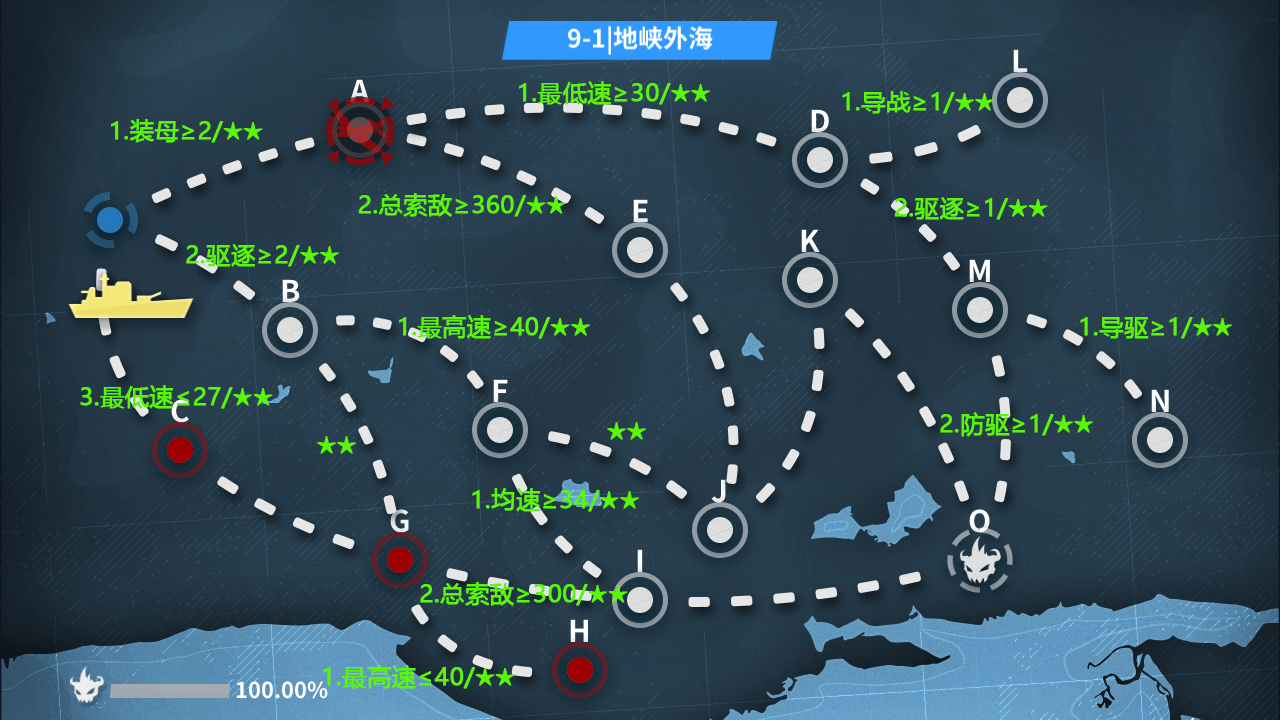
Task: Choose node F waypoint
Action: [500, 430]
